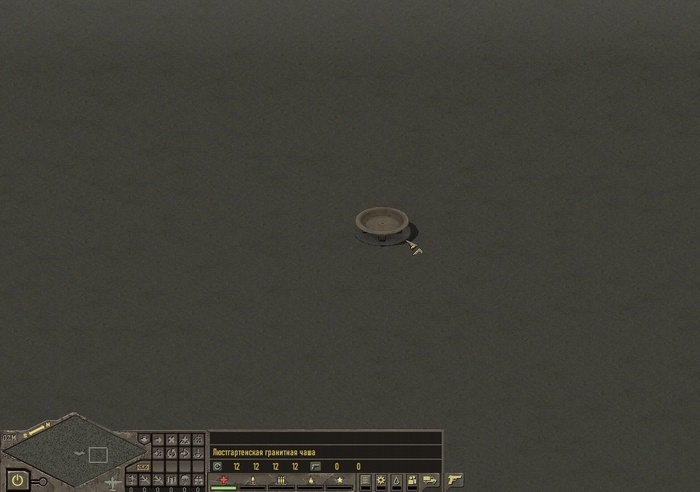Open the menu with the power button
Viewport: 700px width, 492px height.
point(17,480)
